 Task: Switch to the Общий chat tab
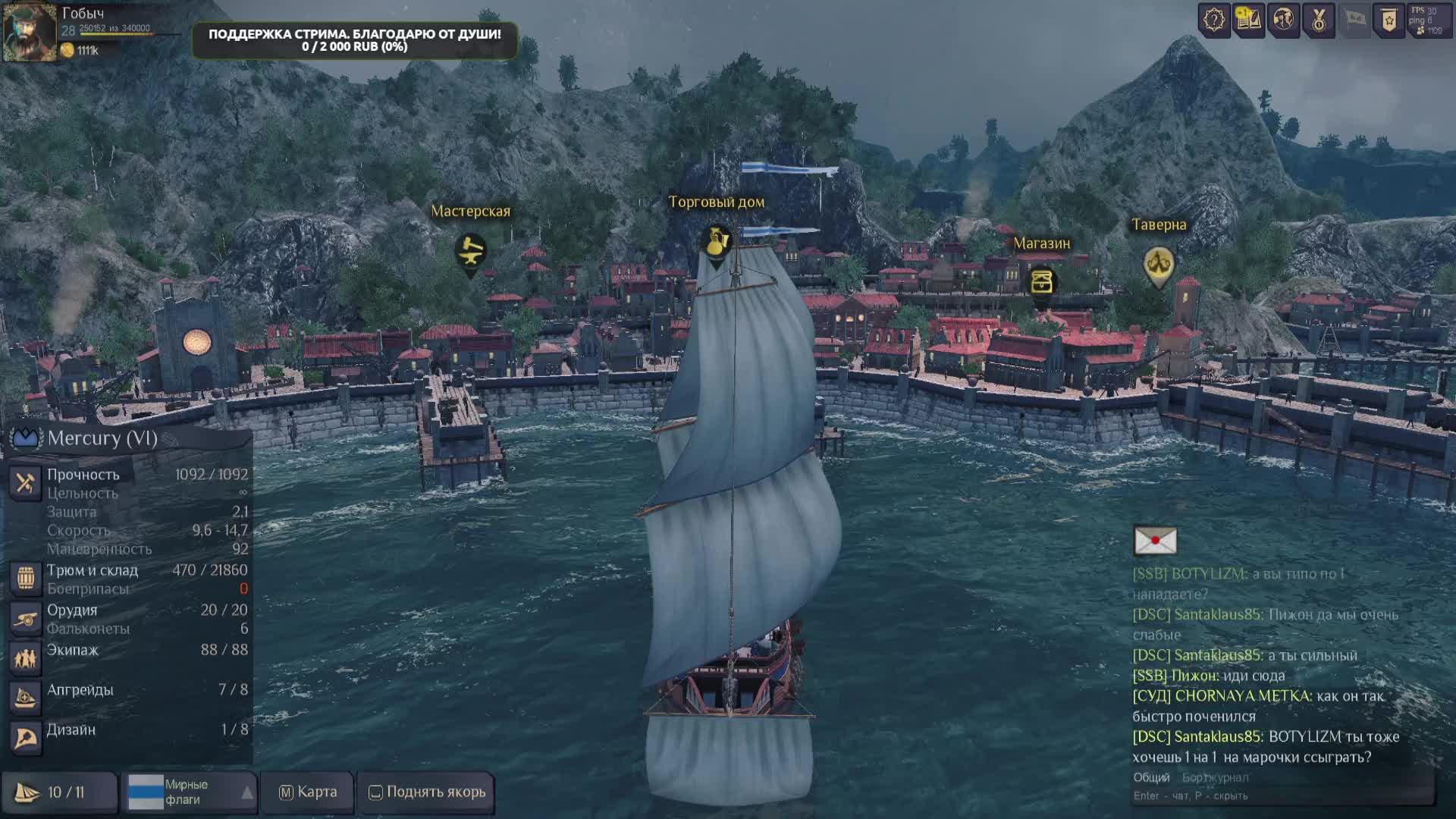[1151, 777]
